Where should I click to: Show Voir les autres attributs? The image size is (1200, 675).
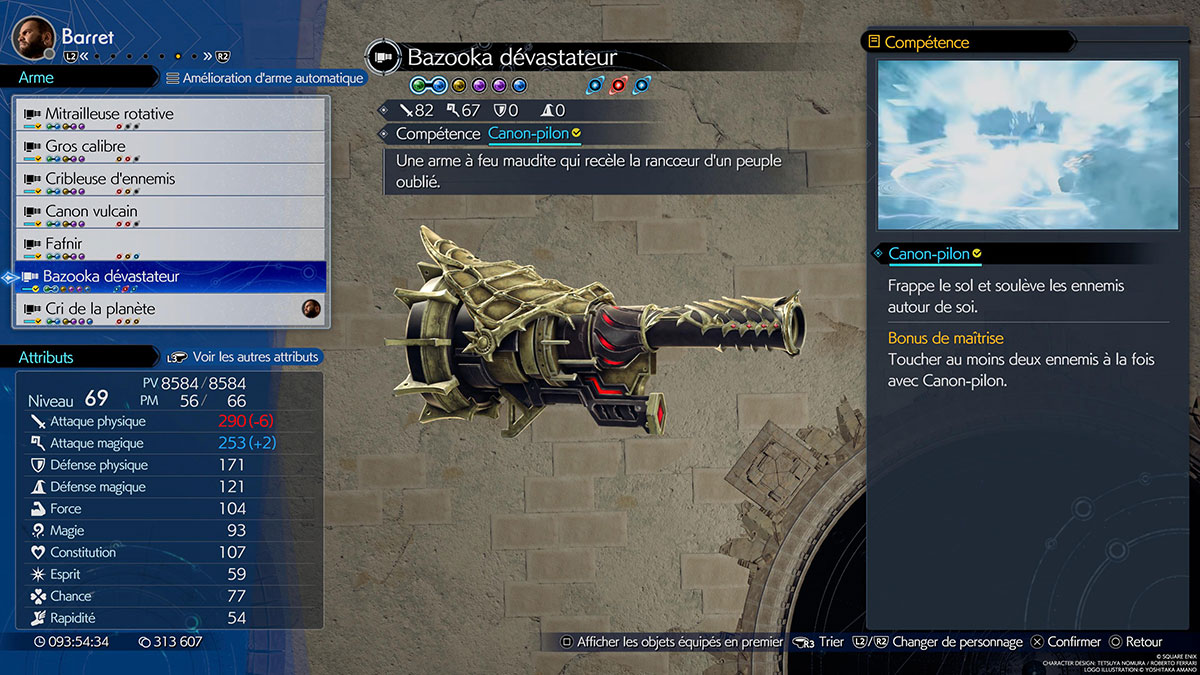tap(244, 357)
